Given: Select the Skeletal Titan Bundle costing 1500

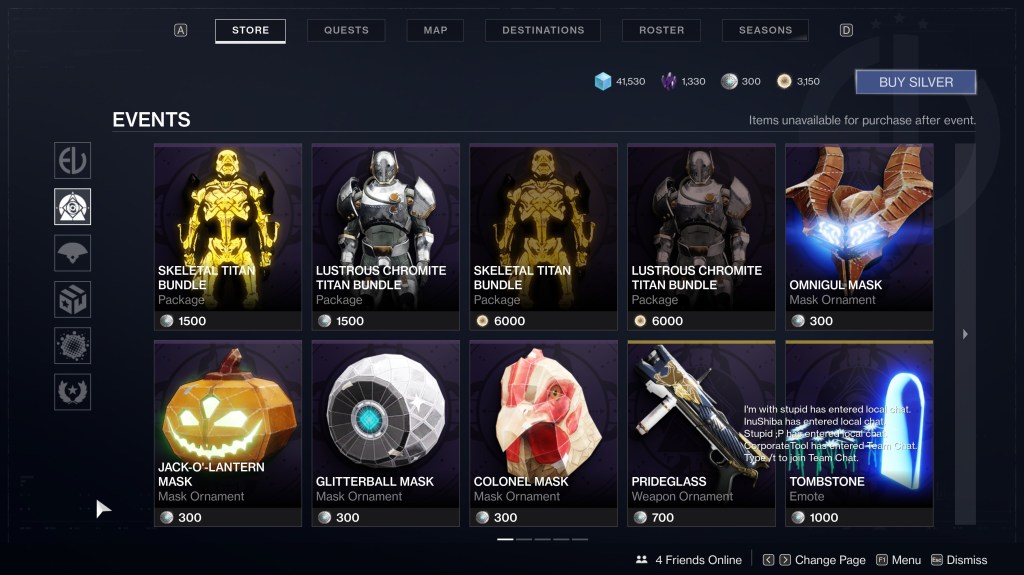Looking at the screenshot, I should (x=228, y=236).
